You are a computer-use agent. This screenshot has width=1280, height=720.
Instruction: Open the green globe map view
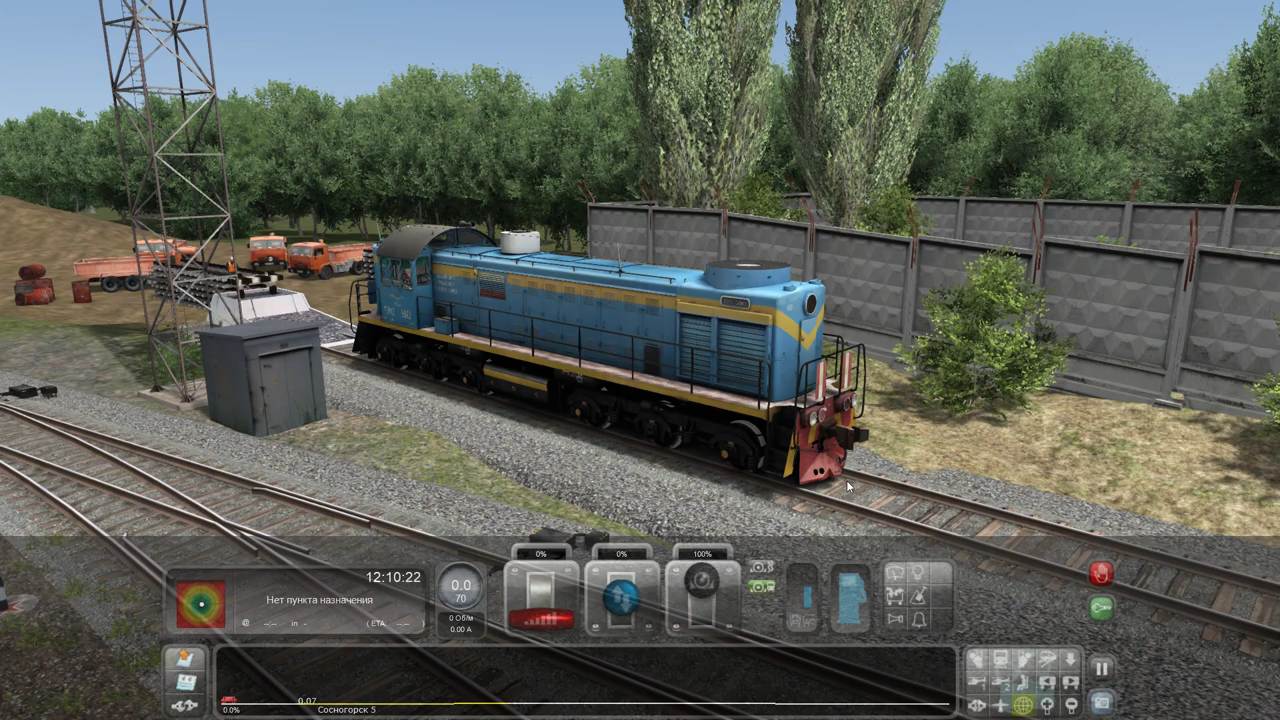tap(1023, 705)
